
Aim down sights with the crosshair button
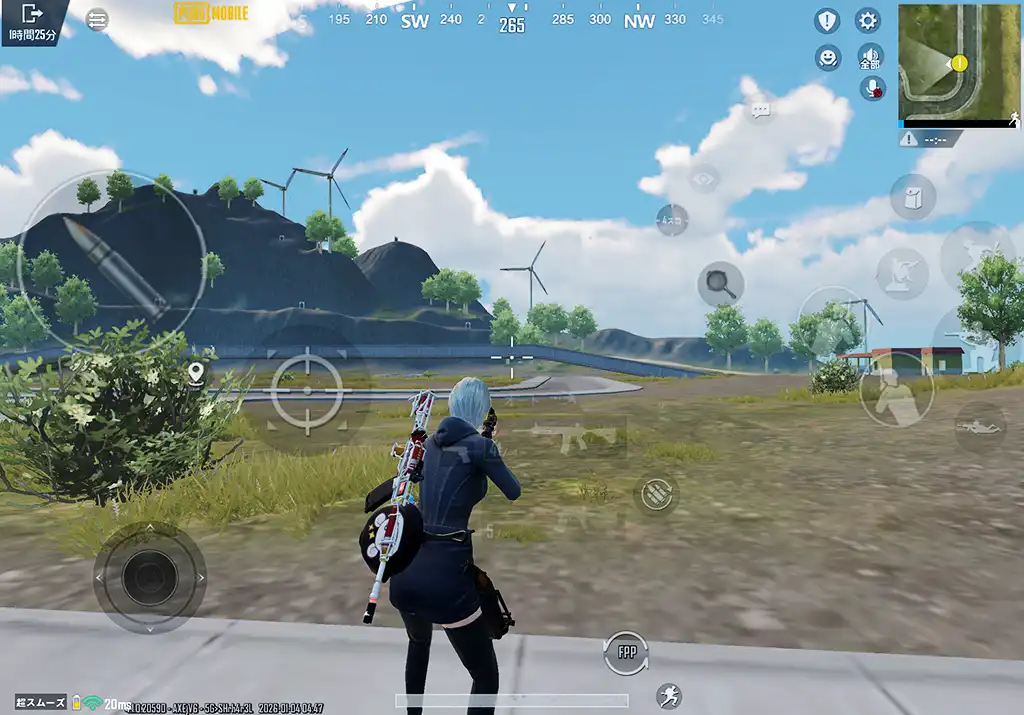[x=306, y=390]
